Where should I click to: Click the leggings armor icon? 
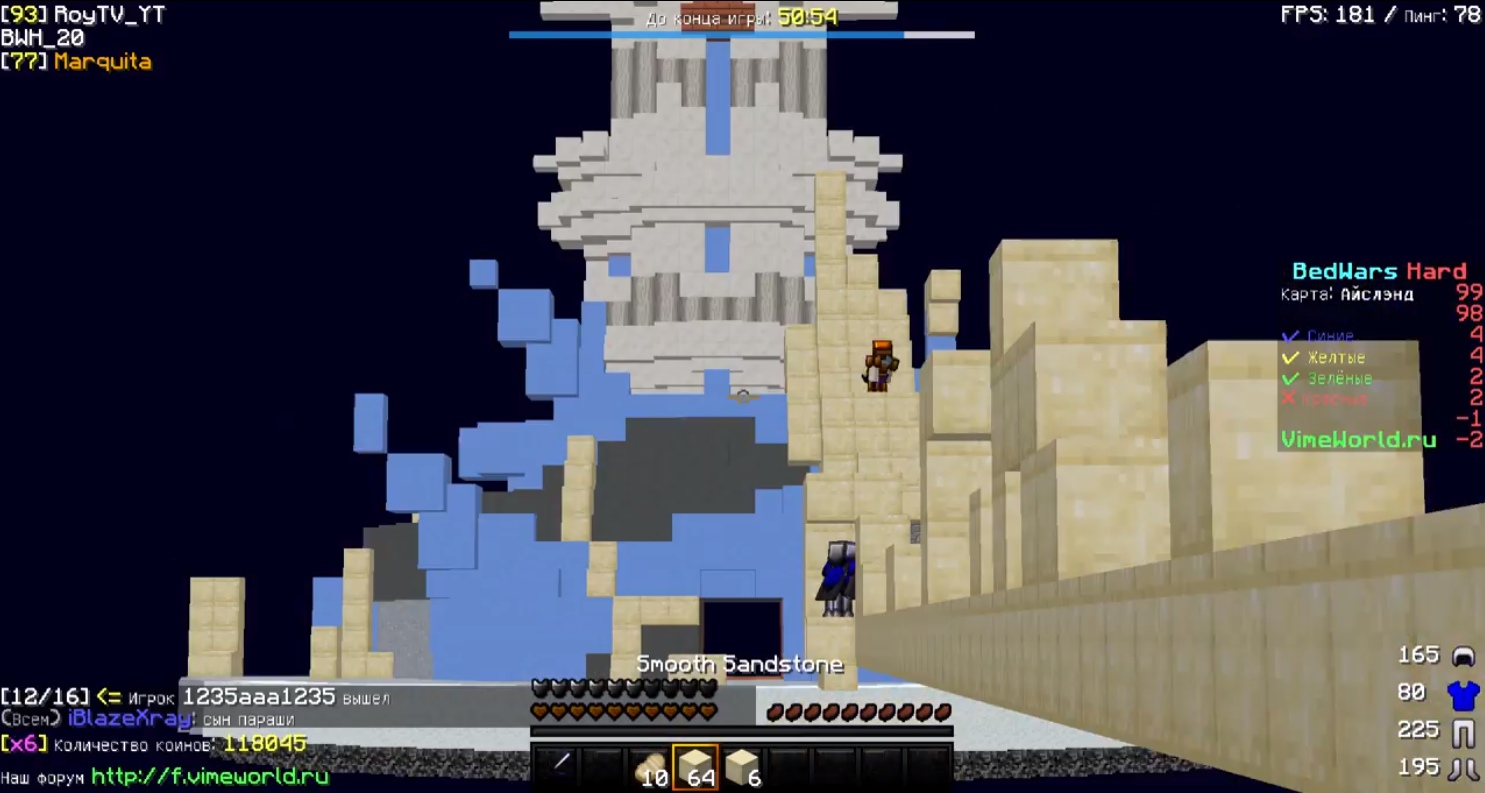pos(1463,731)
